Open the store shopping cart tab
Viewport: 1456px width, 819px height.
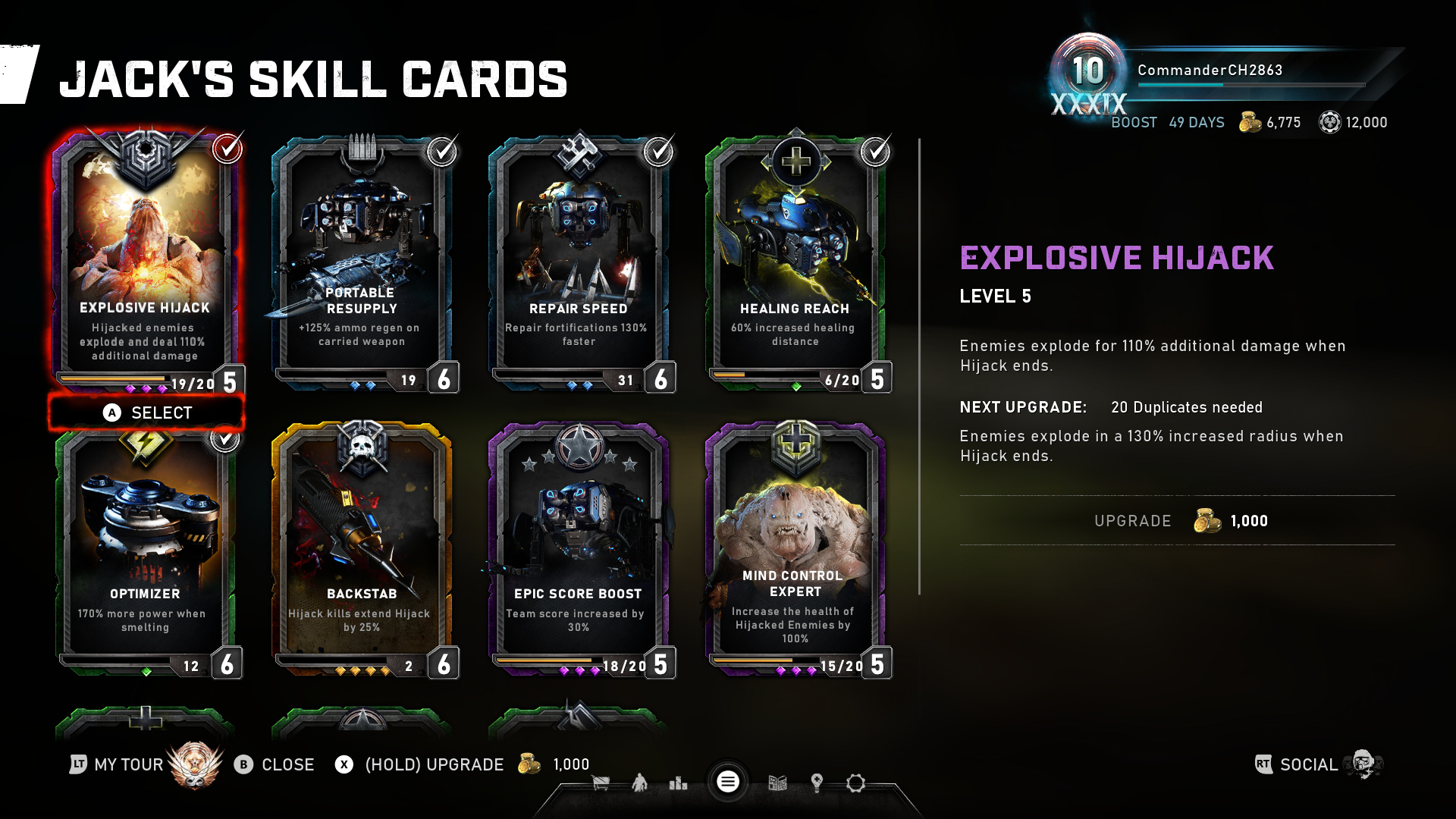(x=601, y=783)
